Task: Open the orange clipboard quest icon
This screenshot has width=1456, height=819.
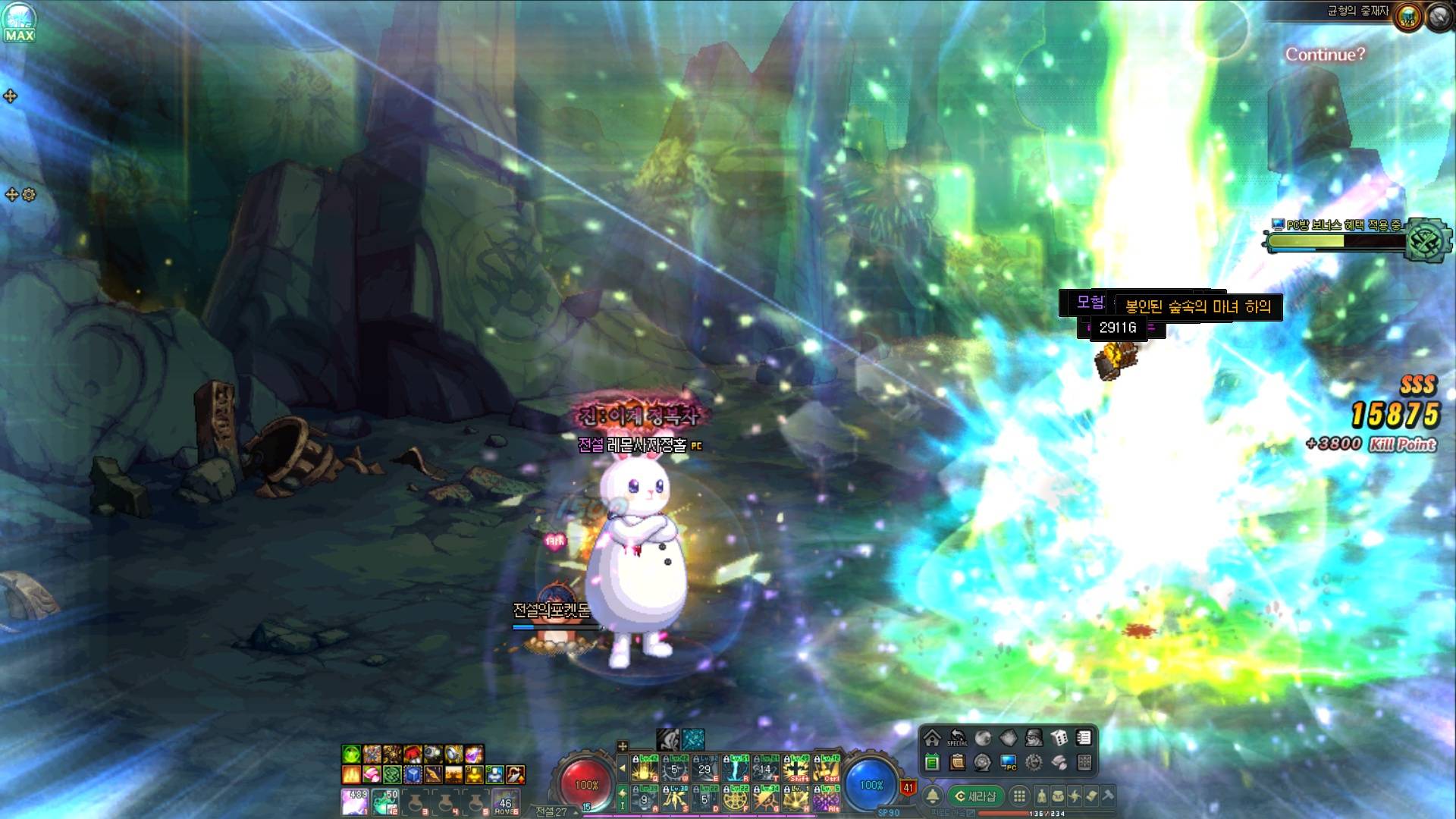Action: 957,762
